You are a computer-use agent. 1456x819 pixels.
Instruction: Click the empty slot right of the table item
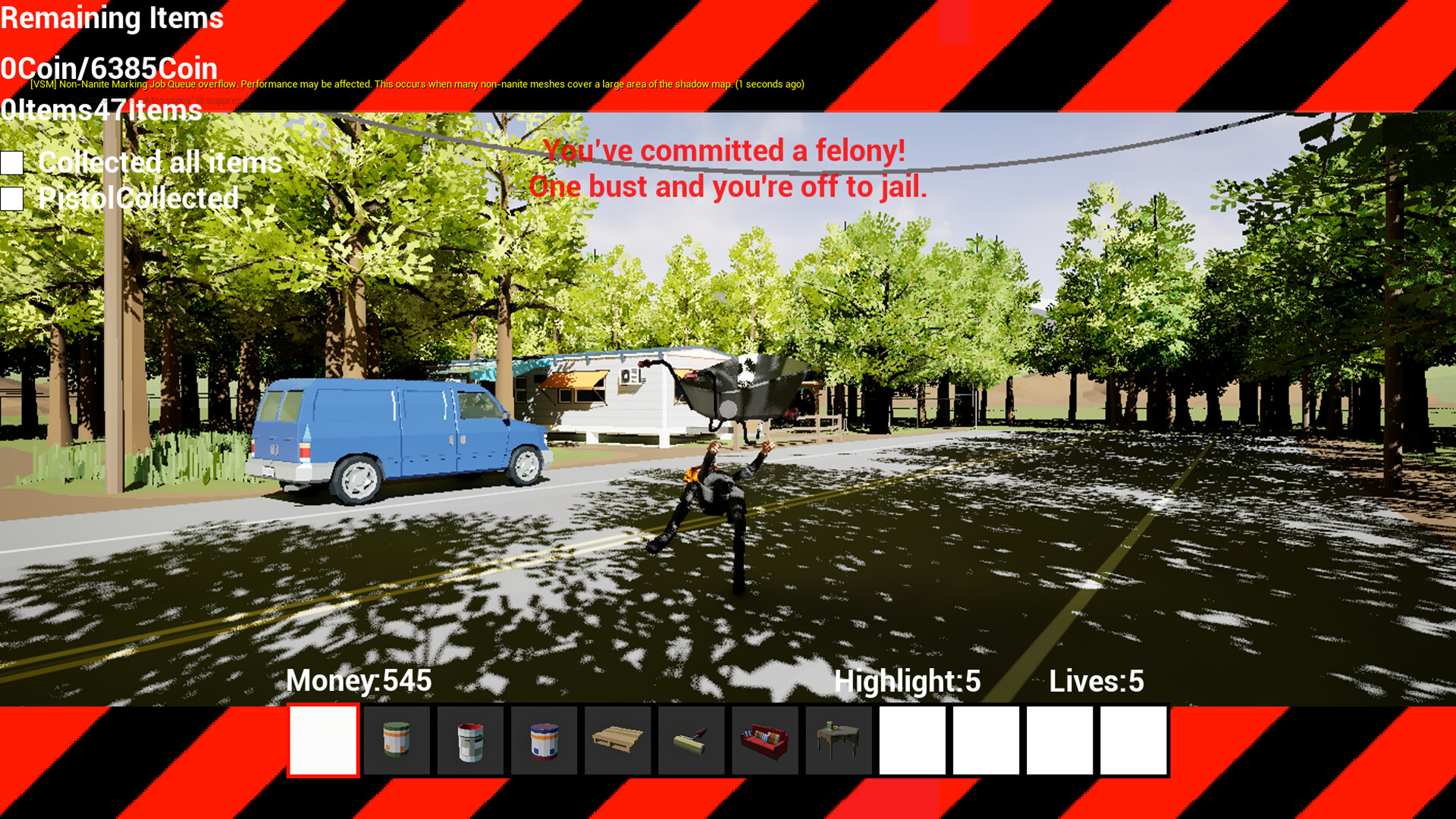912,740
